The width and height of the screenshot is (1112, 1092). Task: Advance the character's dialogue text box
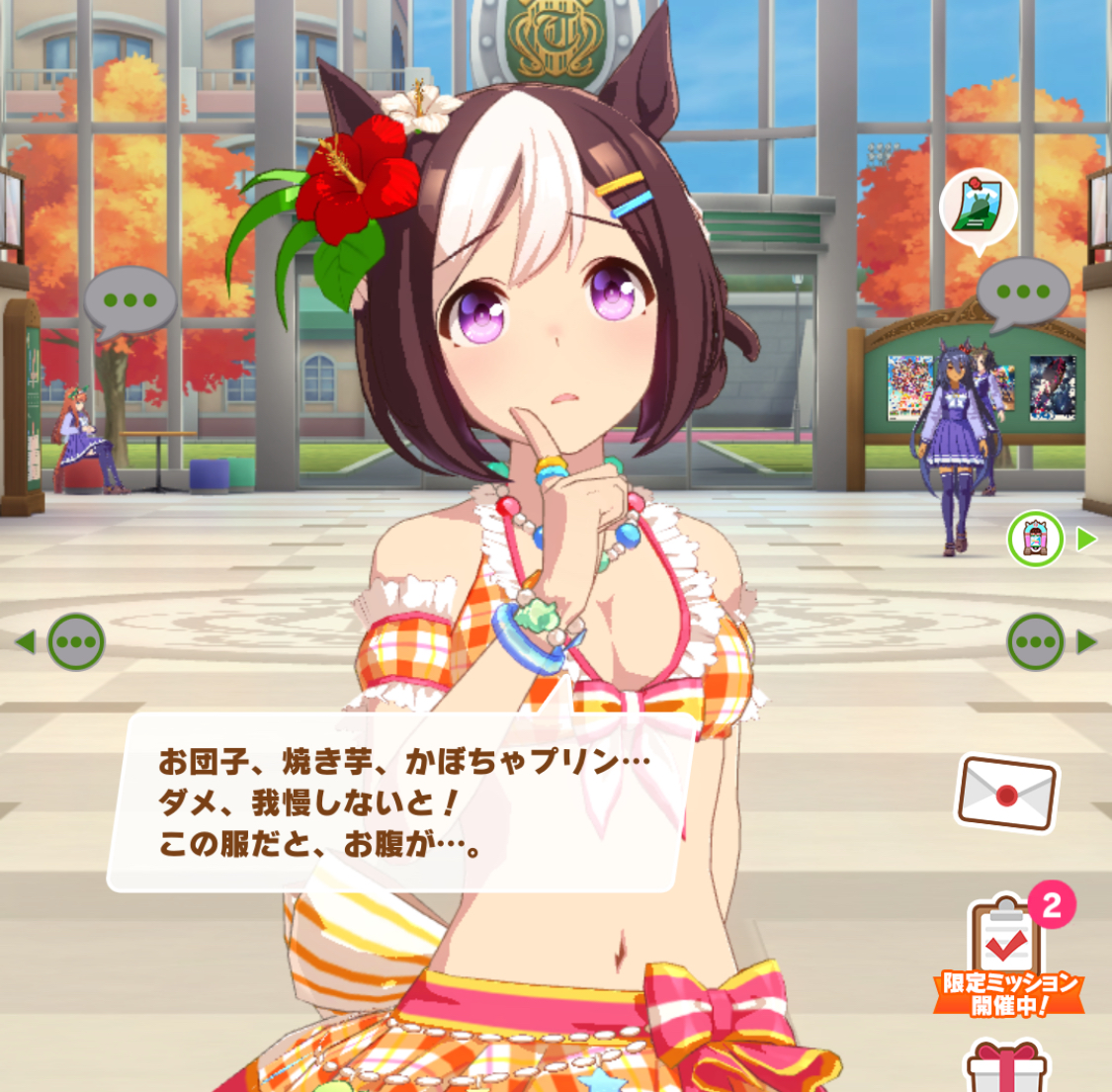tap(402, 802)
